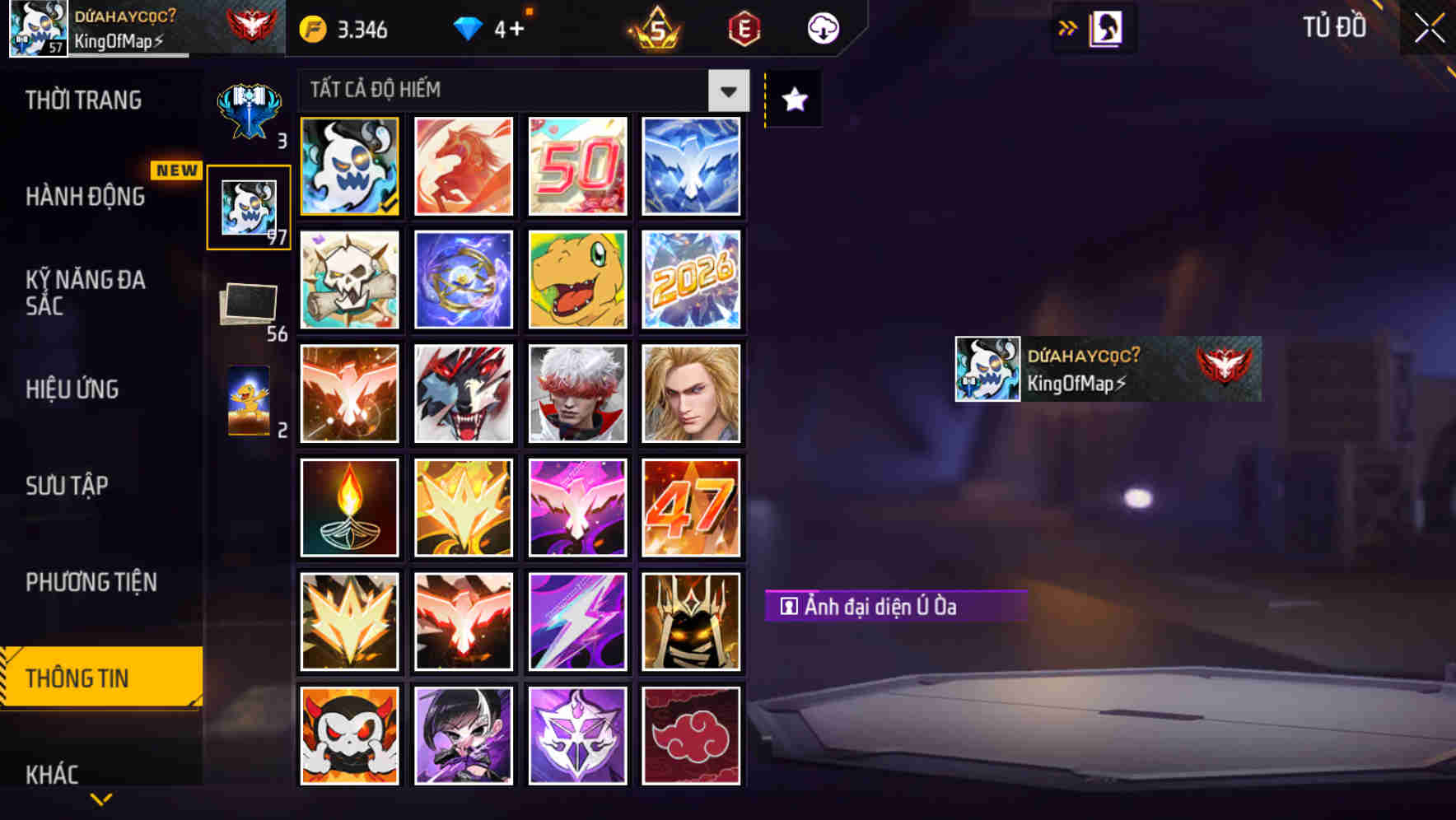Select the Agumon Digimon avatar thumbnail

coord(577,280)
